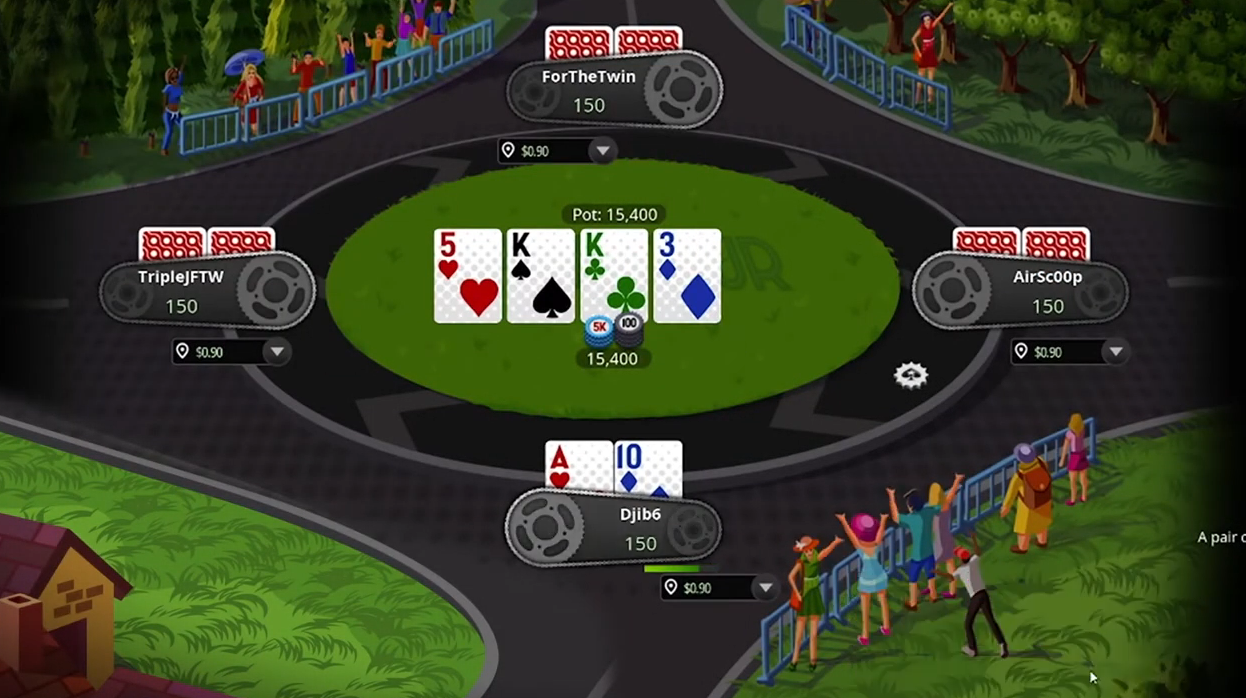Click the 3 of diamonds board card

coord(687,276)
